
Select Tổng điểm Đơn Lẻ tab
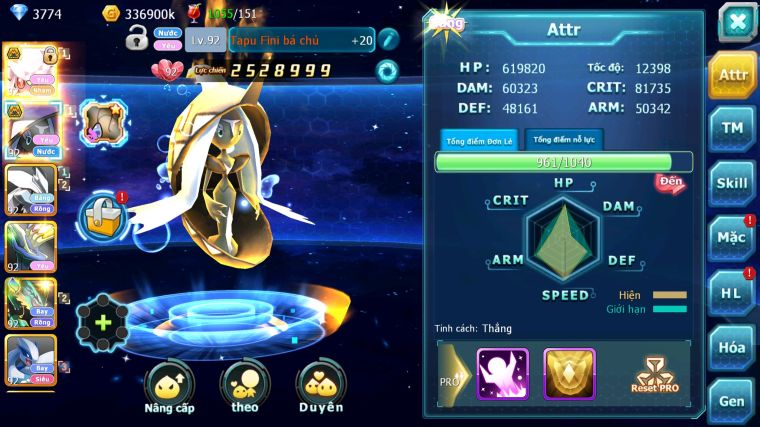pos(479,140)
